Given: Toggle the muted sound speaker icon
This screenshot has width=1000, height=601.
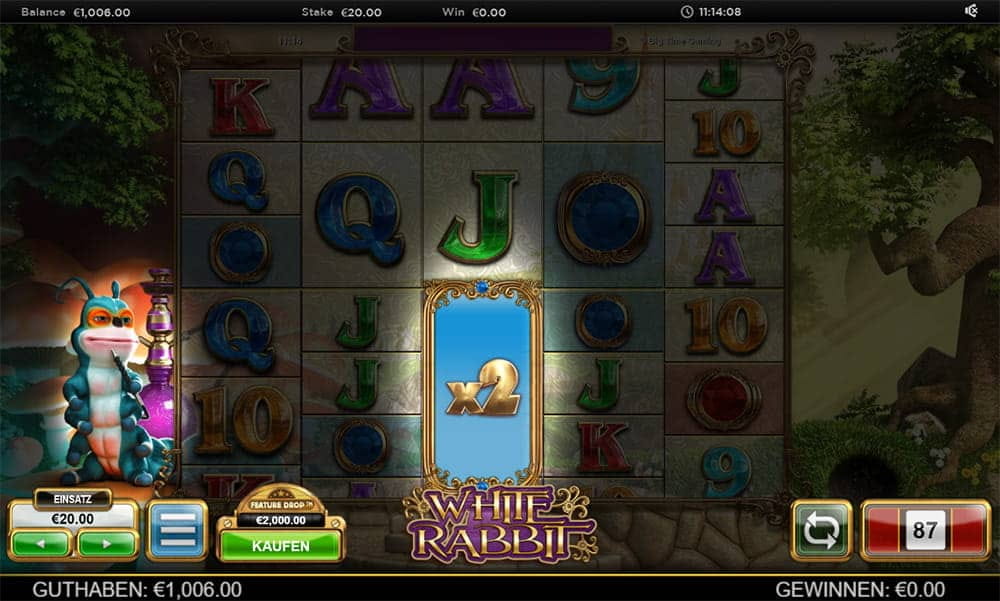Looking at the screenshot, I should pyautogui.click(x=970, y=12).
